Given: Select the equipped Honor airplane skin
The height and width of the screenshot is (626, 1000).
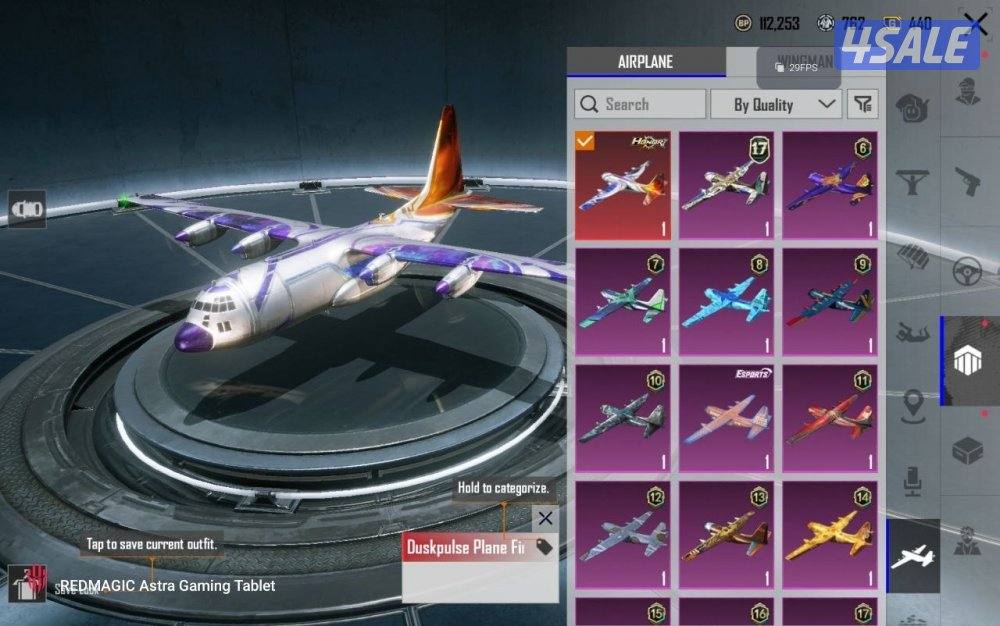Looking at the screenshot, I should point(622,185).
